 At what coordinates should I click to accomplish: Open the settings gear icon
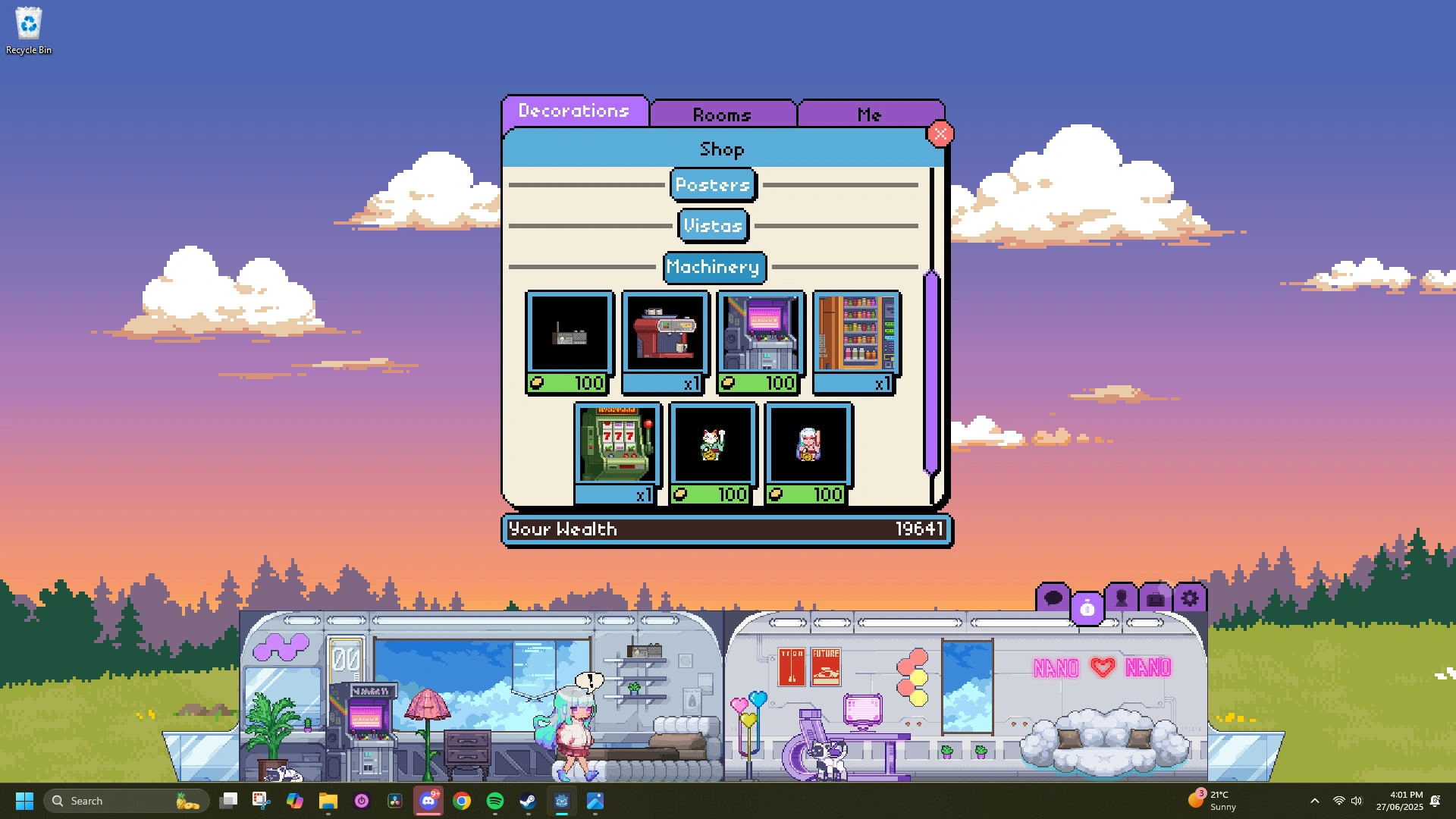[1189, 597]
